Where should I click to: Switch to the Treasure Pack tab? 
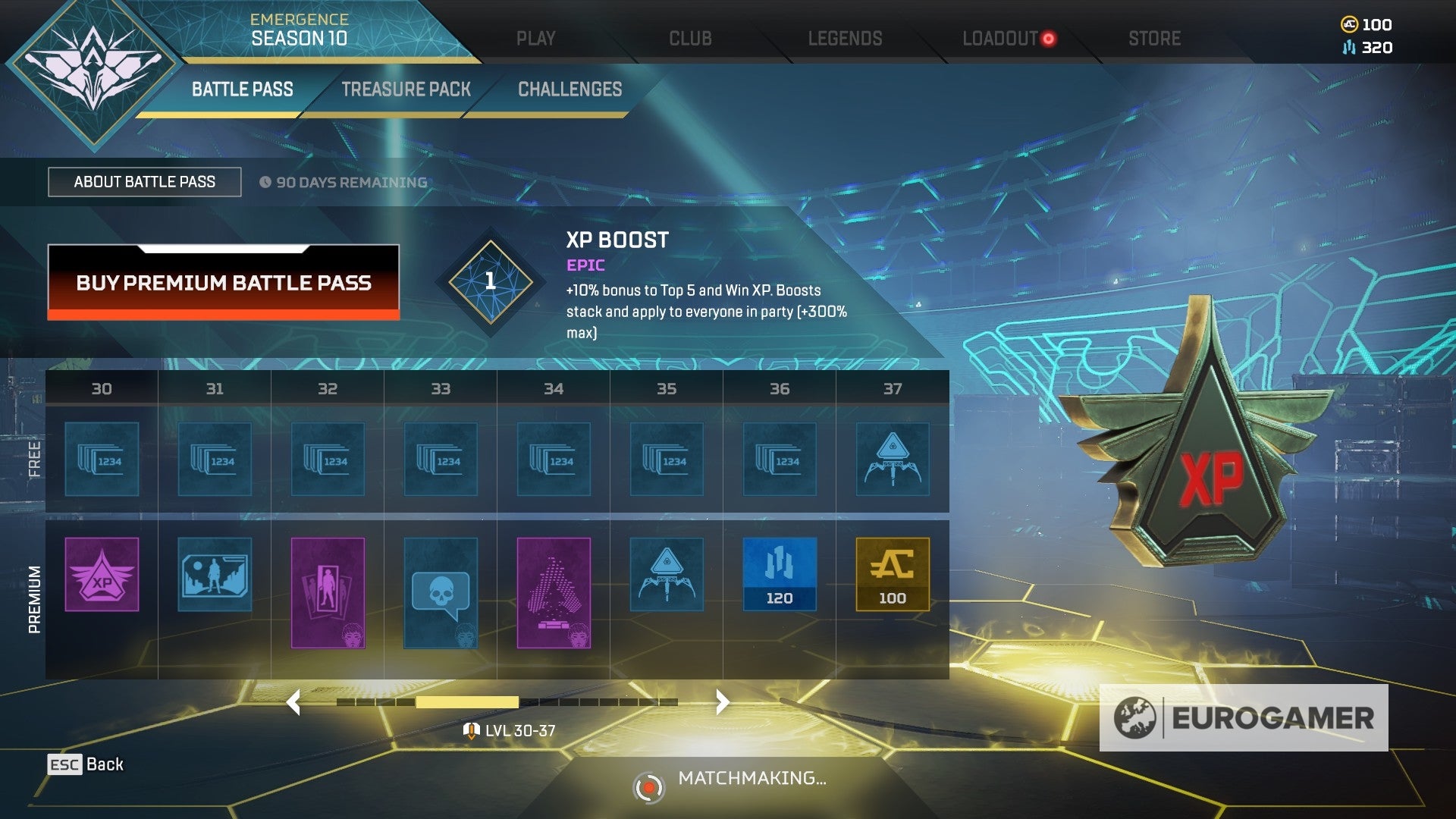(407, 89)
